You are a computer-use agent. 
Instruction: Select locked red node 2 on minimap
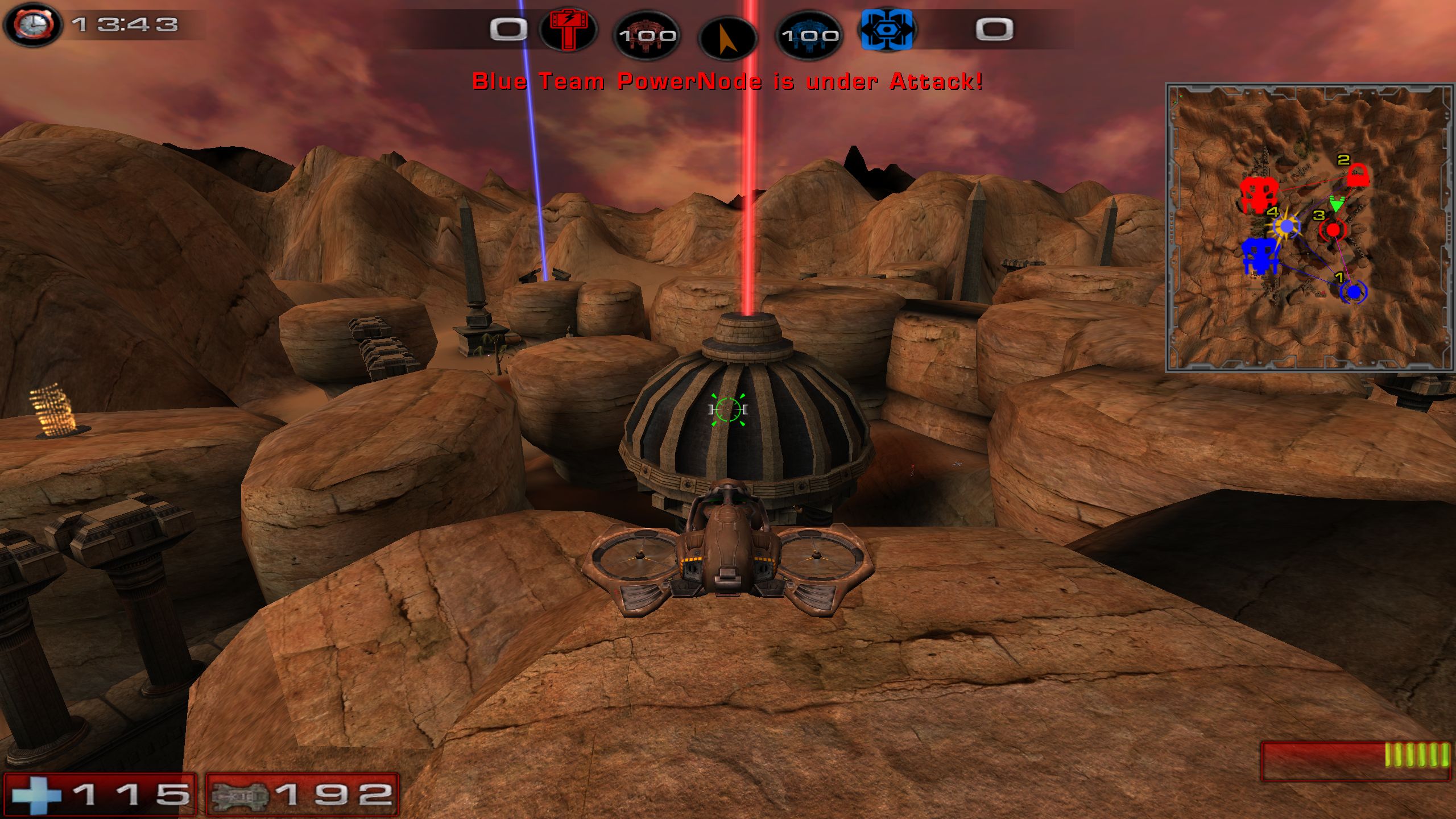pos(1357,175)
